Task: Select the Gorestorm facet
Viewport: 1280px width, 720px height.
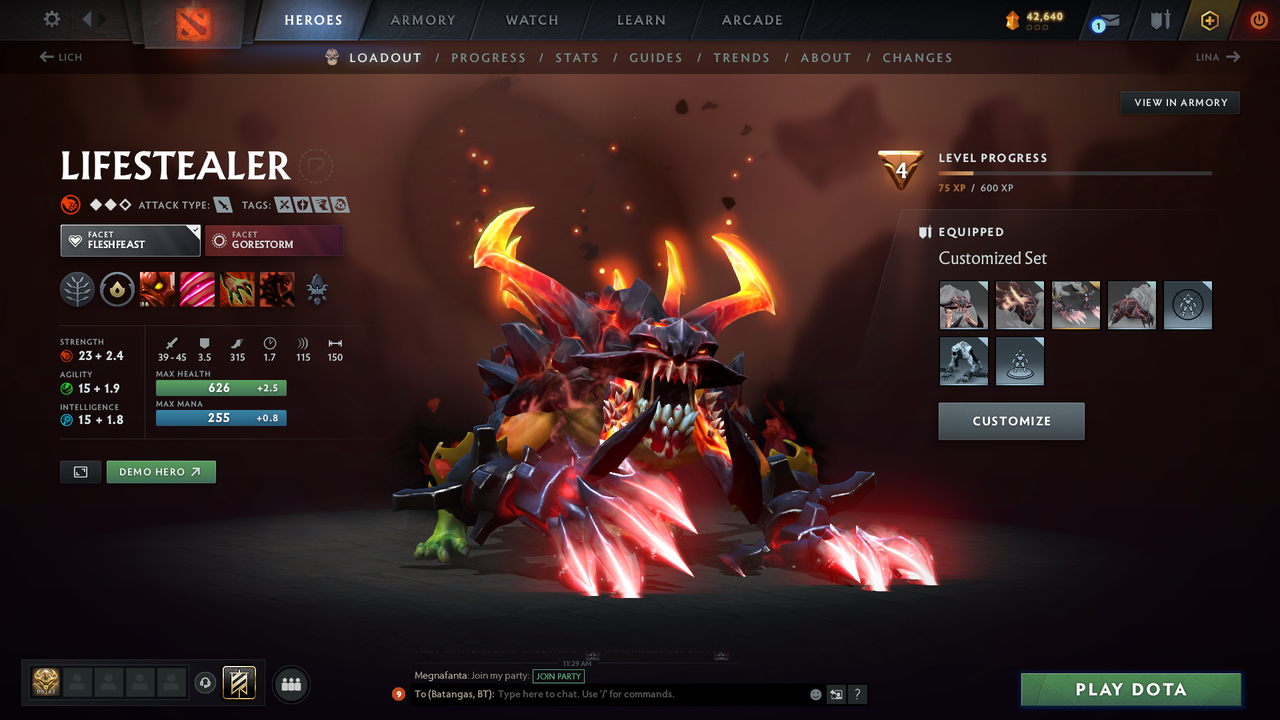Action: click(274, 240)
